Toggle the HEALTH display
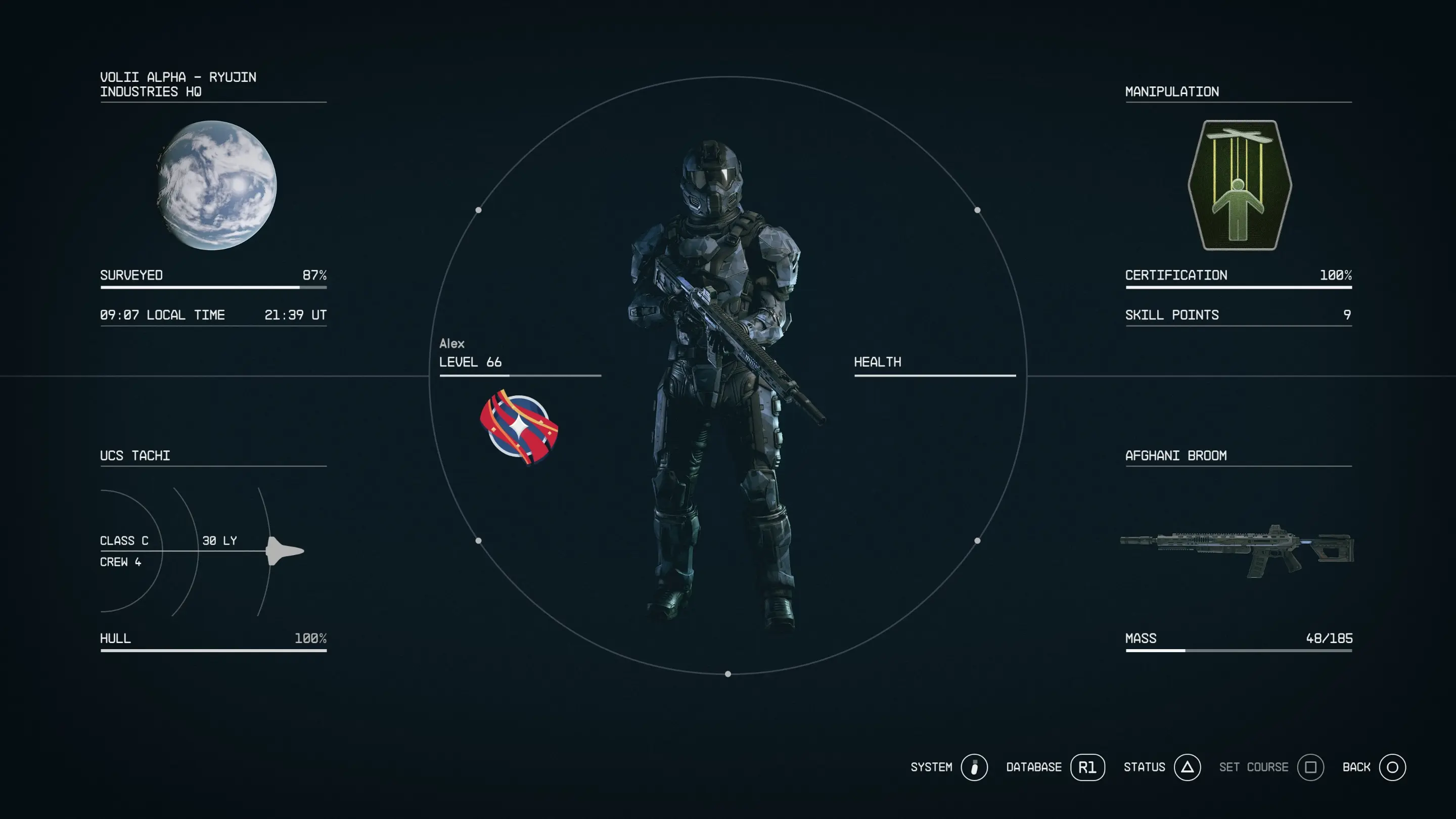1456x819 pixels. point(878,362)
